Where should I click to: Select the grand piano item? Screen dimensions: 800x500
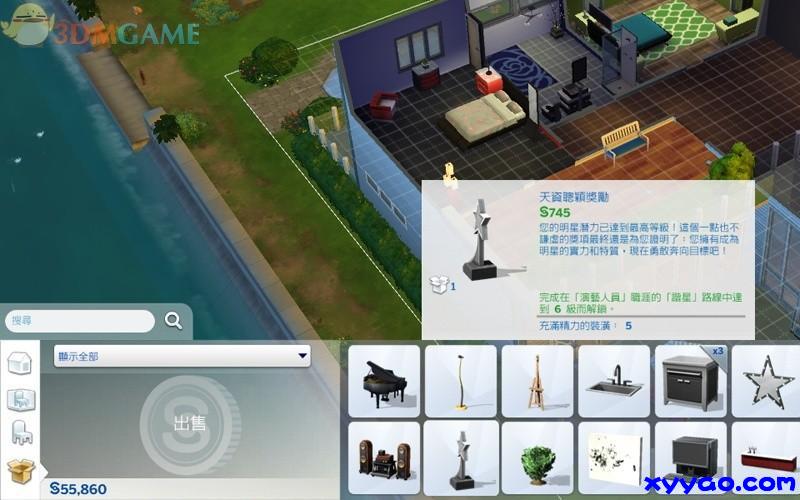(x=383, y=382)
